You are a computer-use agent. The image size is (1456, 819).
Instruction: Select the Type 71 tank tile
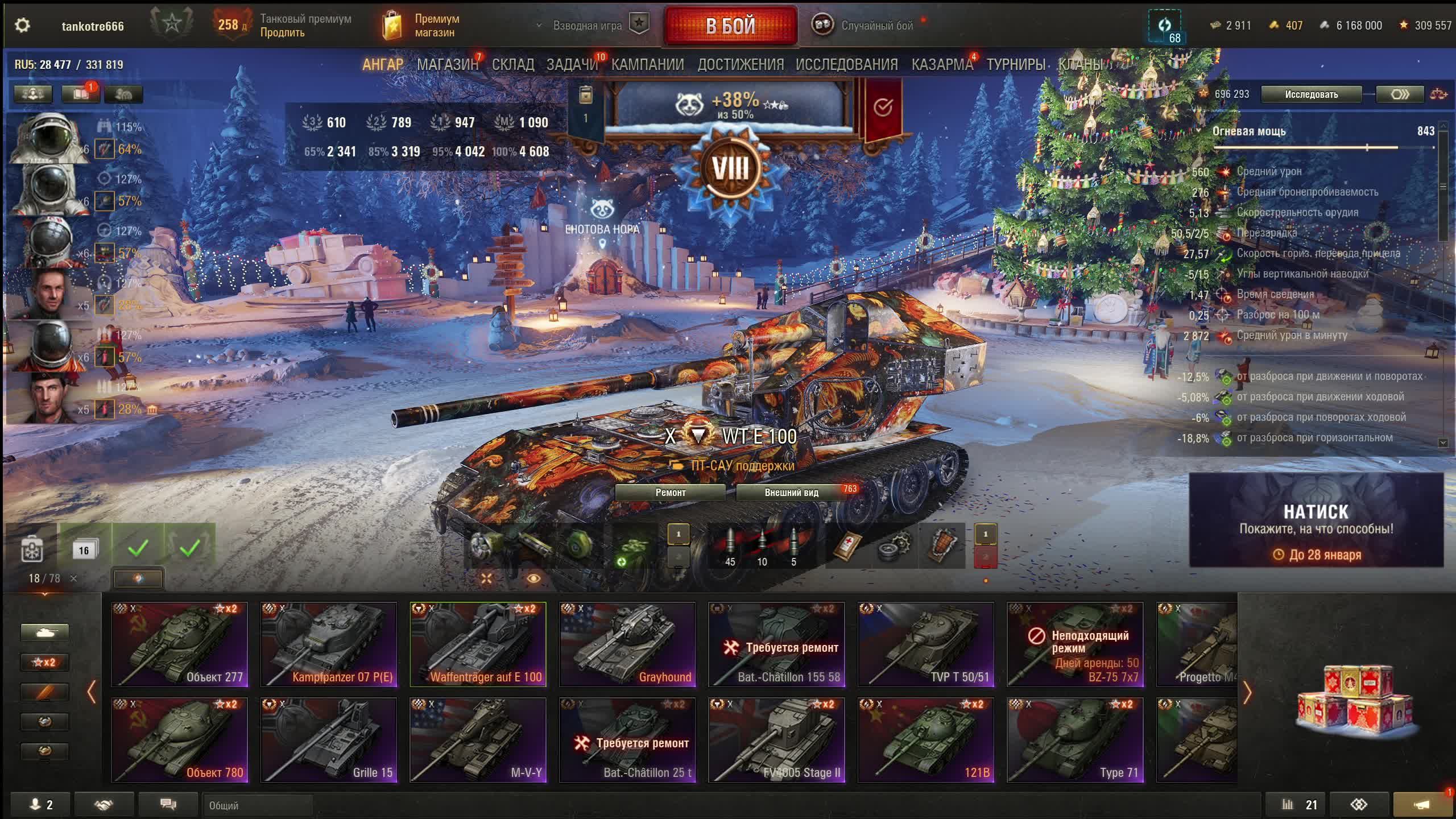[1075, 740]
